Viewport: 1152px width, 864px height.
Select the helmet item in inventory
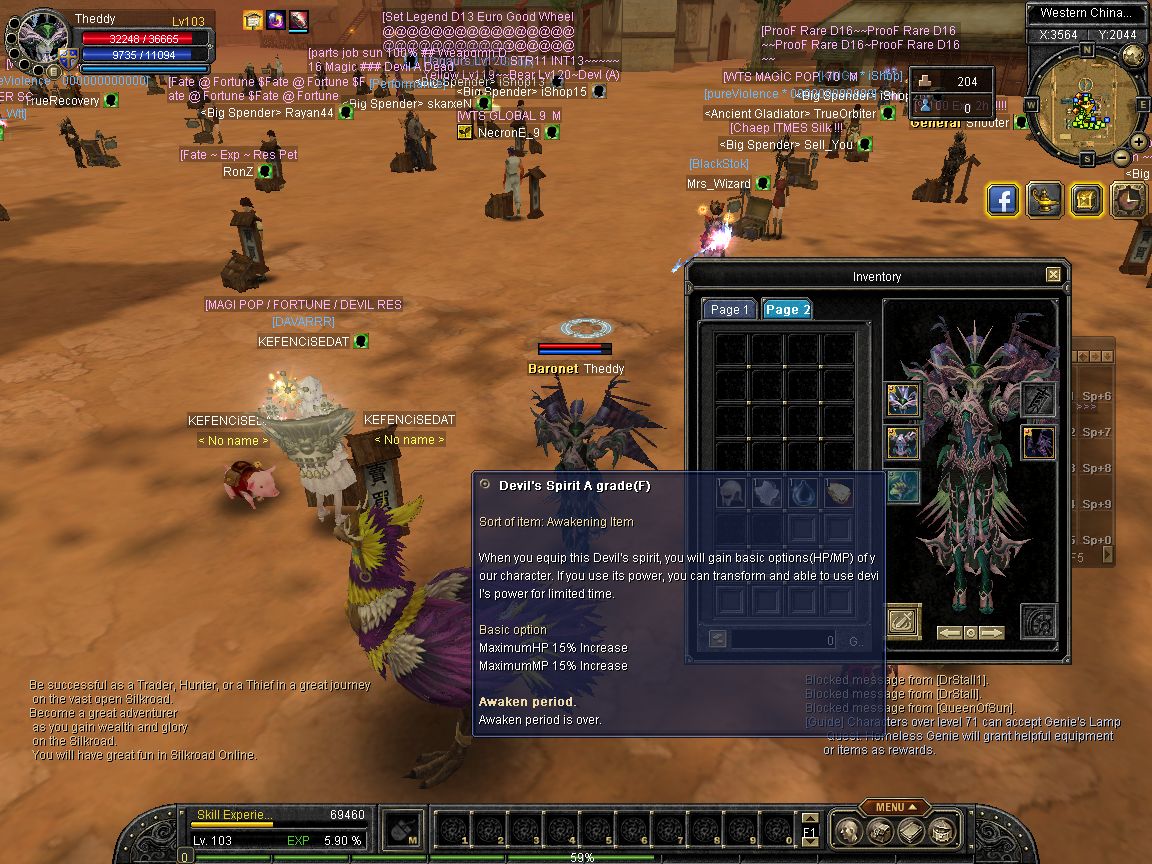tap(731, 492)
